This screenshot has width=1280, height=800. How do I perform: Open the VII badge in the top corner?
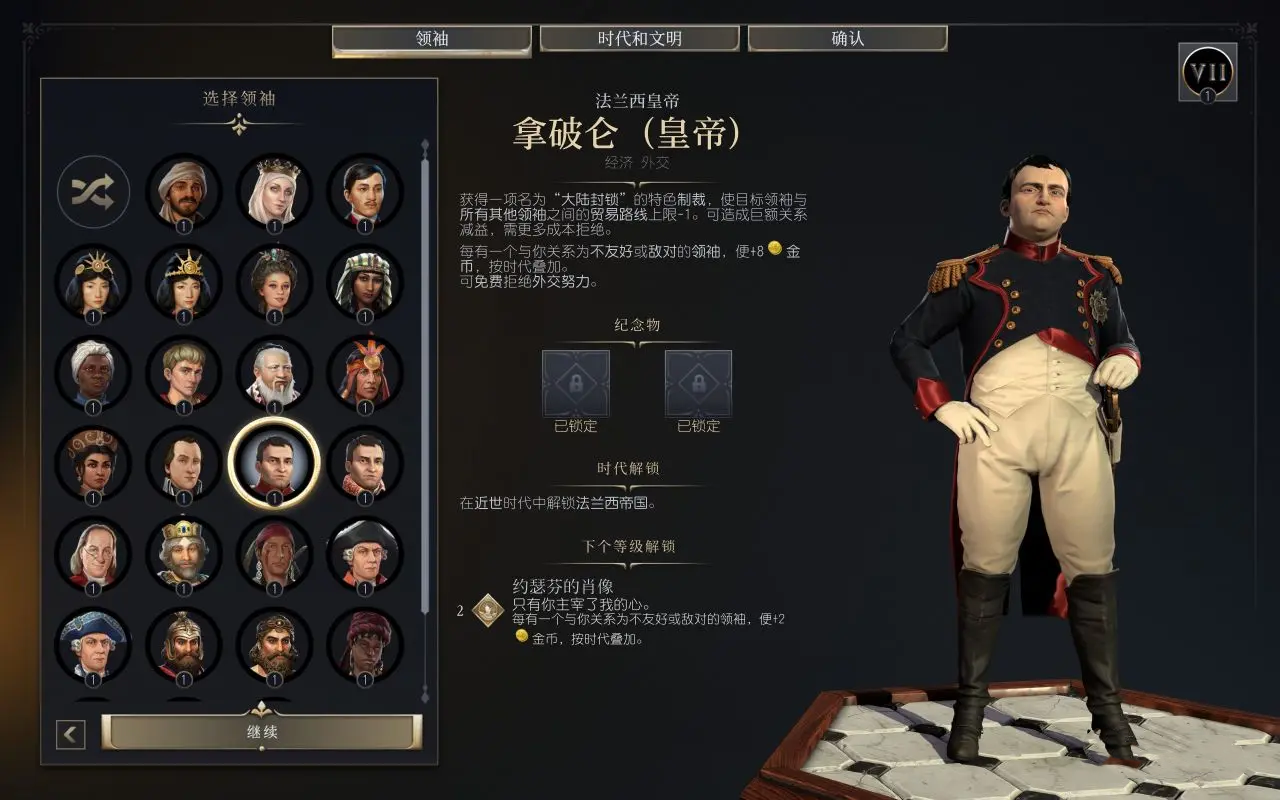pyautogui.click(x=1208, y=72)
